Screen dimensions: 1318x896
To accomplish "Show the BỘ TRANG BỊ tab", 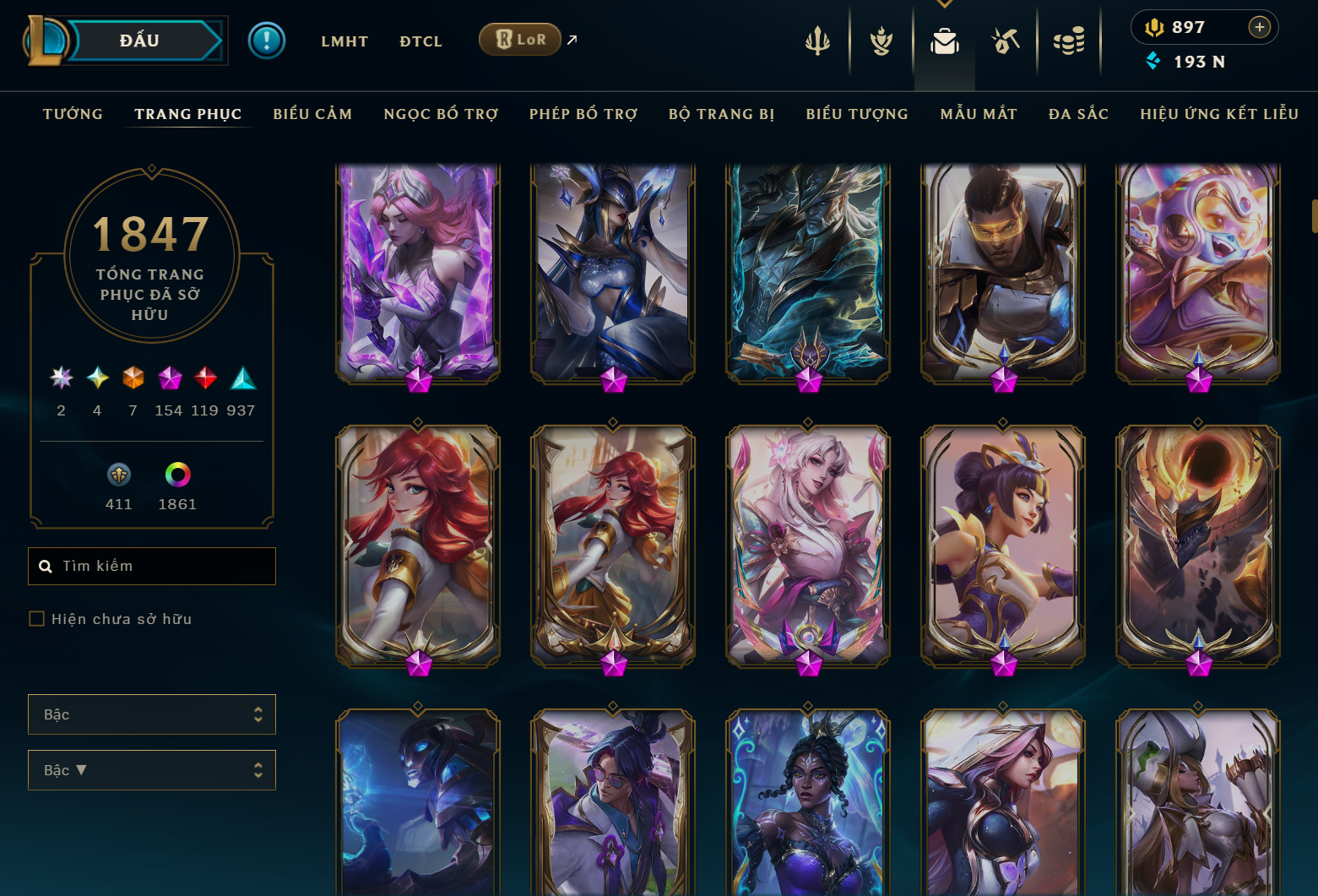I will coord(721,114).
